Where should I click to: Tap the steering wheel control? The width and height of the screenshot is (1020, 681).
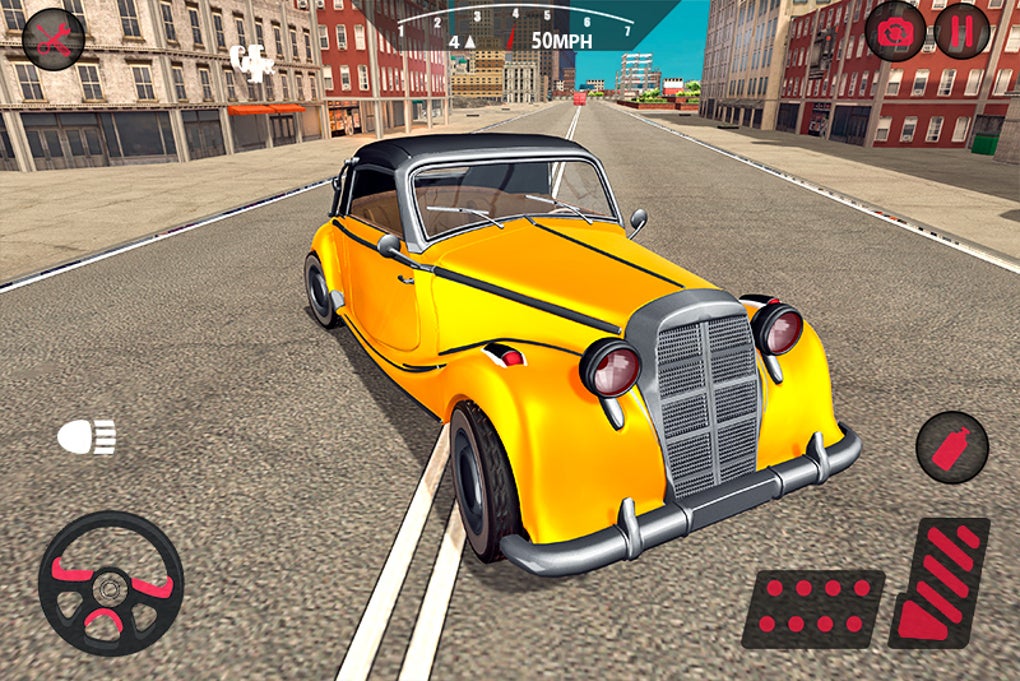[x=110, y=583]
